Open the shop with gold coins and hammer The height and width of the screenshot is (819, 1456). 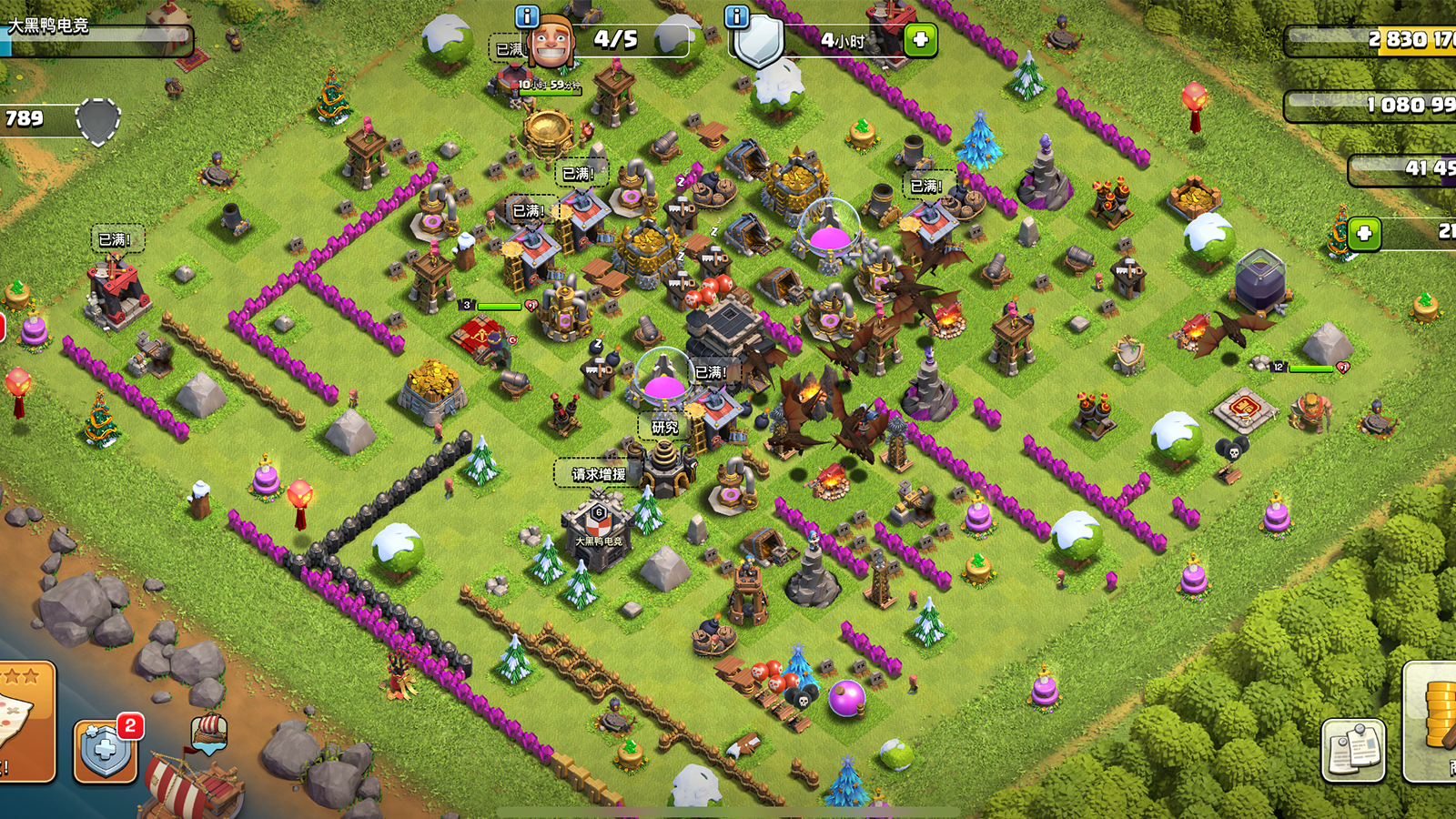click(1432, 723)
